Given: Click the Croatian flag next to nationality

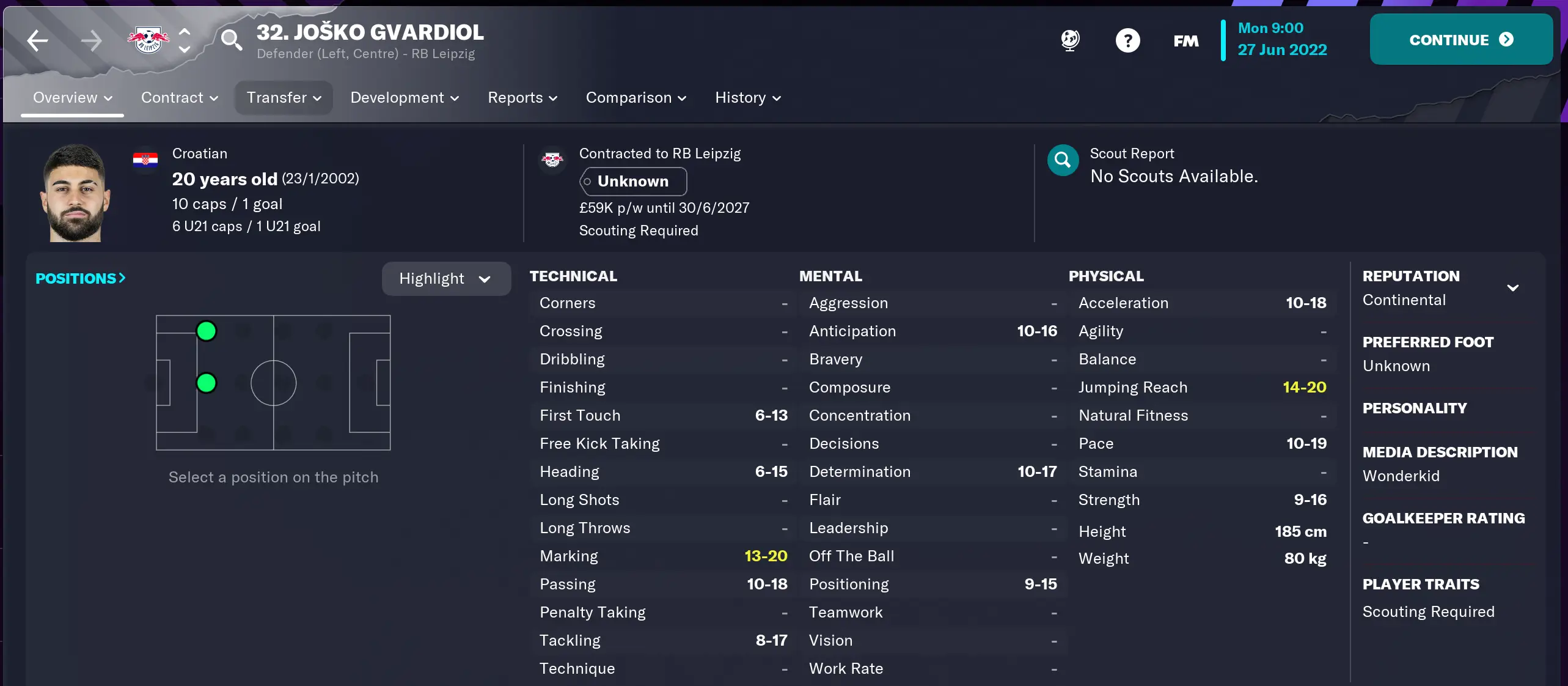Looking at the screenshot, I should [145, 159].
